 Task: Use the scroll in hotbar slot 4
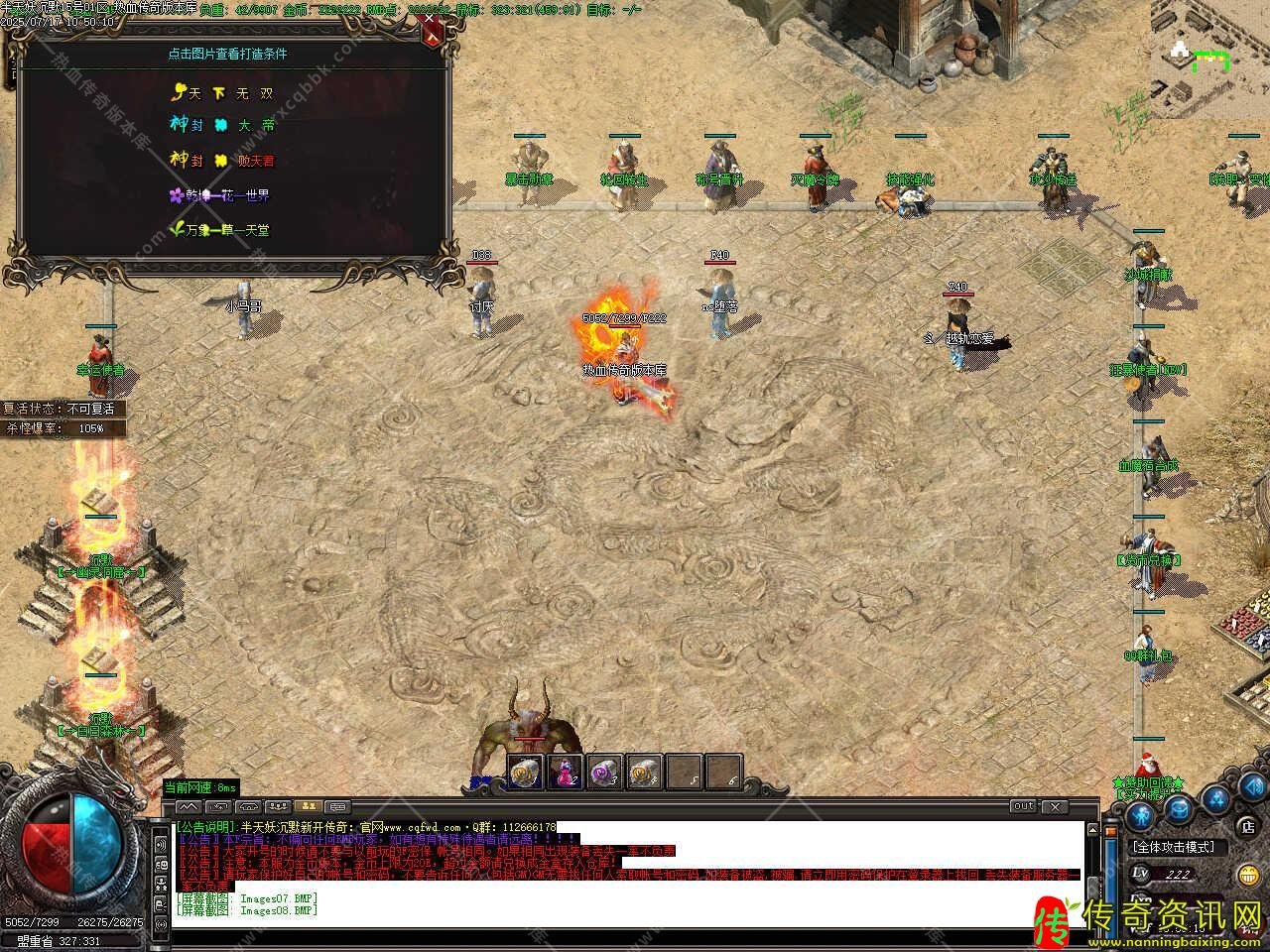point(644,772)
